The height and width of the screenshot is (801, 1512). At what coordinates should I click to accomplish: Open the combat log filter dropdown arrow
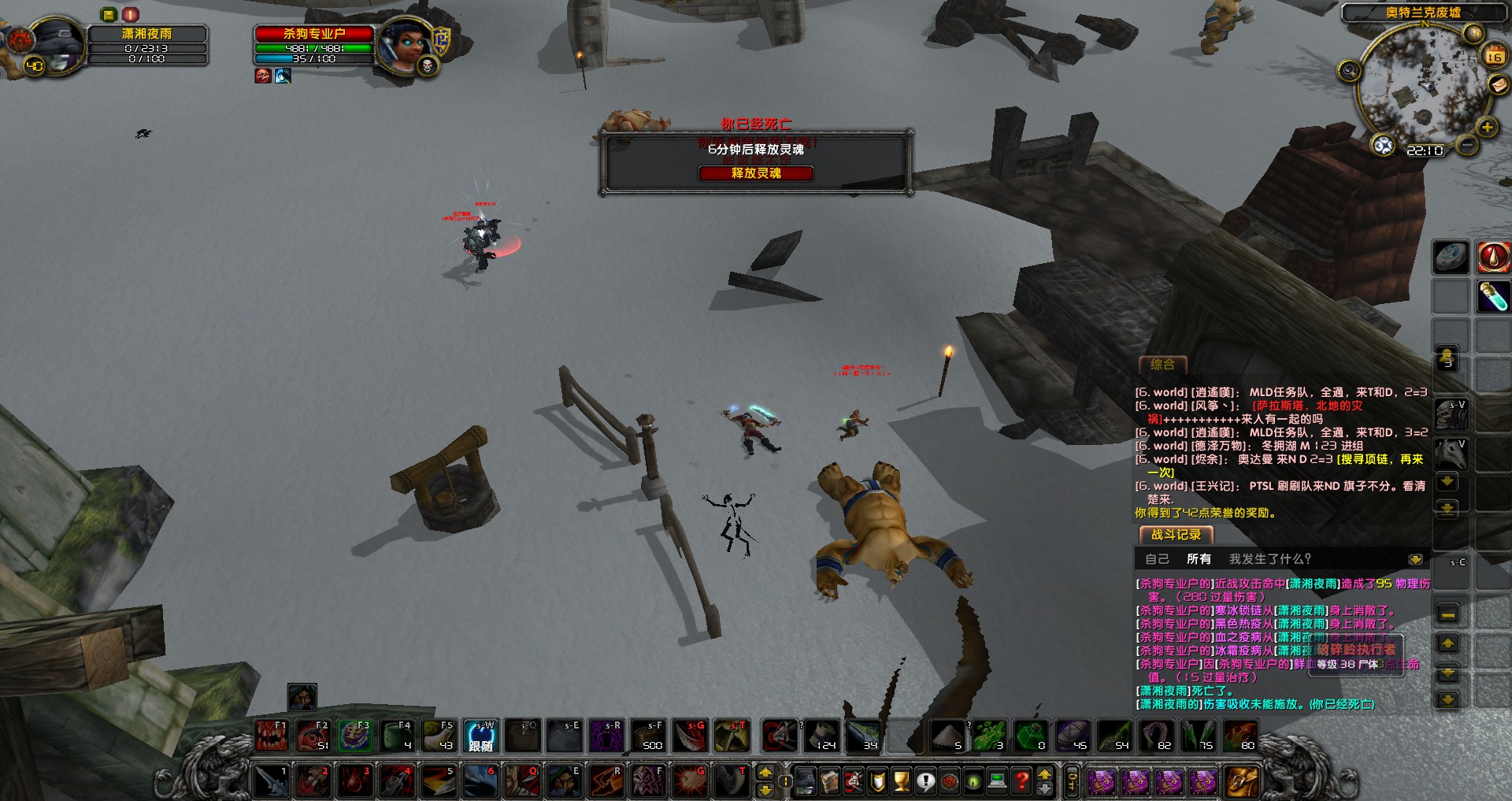pos(1415,559)
